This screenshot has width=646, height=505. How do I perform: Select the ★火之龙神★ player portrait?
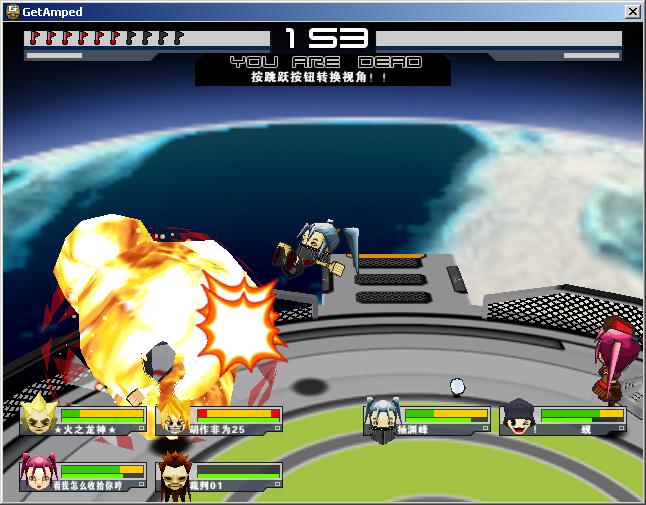[x=39, y=416]
